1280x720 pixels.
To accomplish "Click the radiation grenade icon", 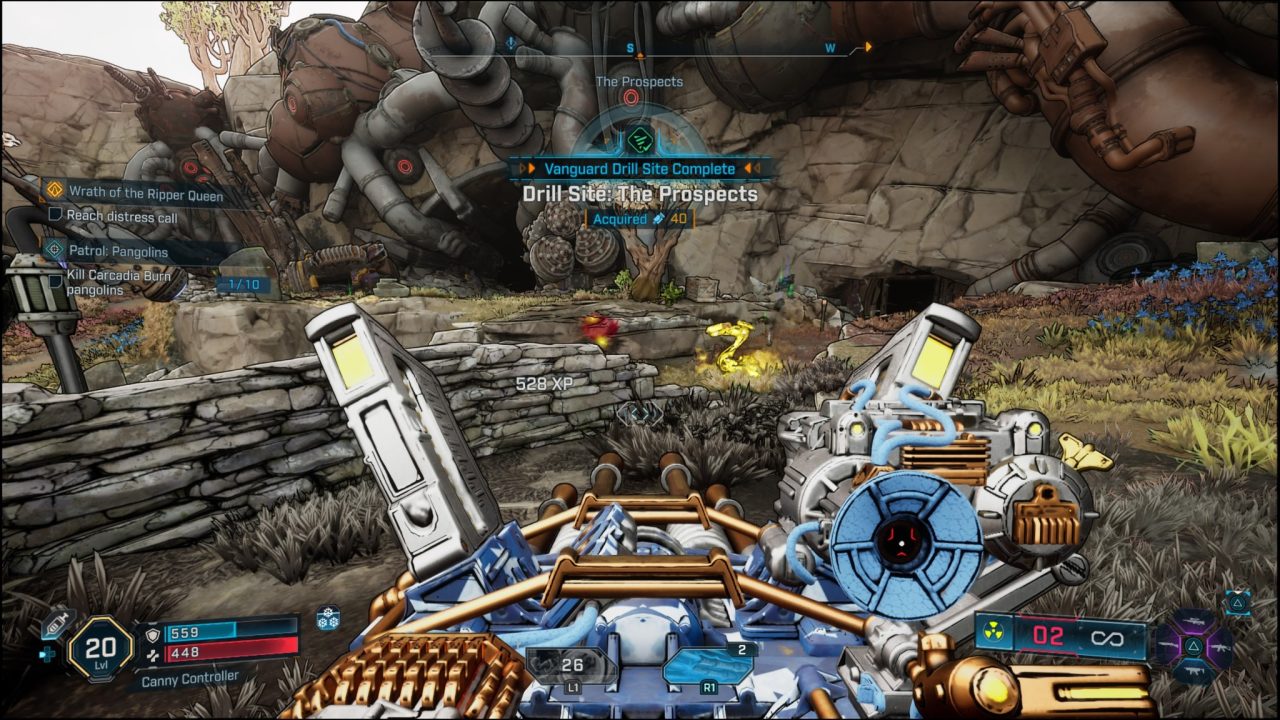I will point(993,631).
